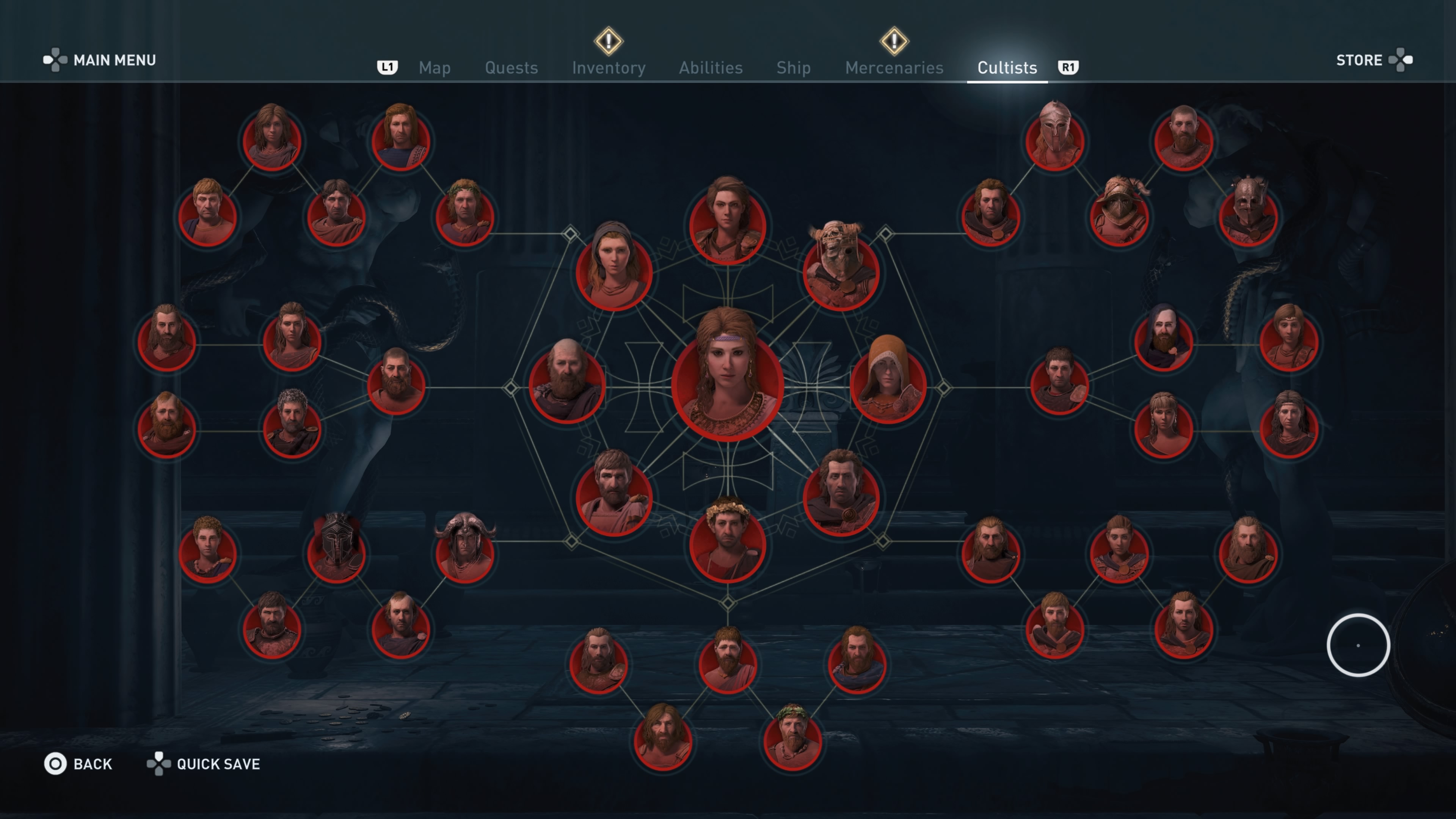Select the bald bearded sage cultist portrait
This screenshot has height=819, width=1456.
click(x=567, y=384)
